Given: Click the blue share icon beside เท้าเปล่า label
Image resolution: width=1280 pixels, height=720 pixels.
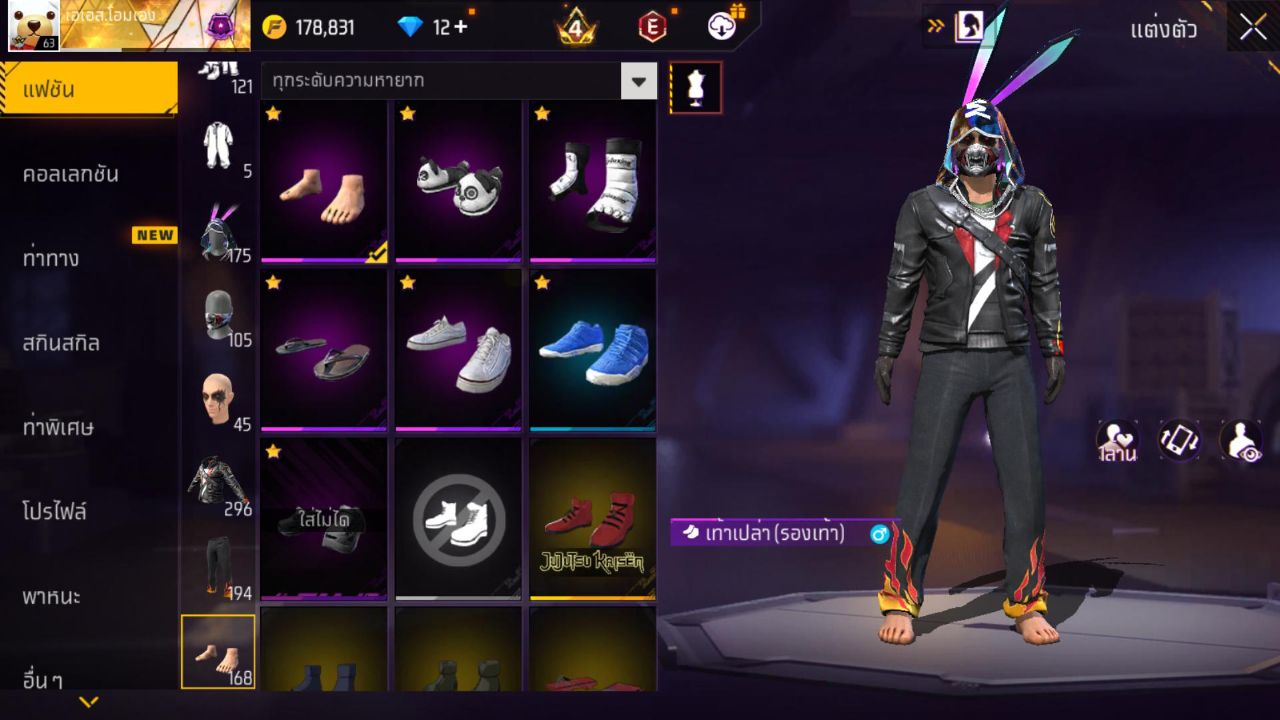Looking at the screenshot, I should tap(879, 536).
